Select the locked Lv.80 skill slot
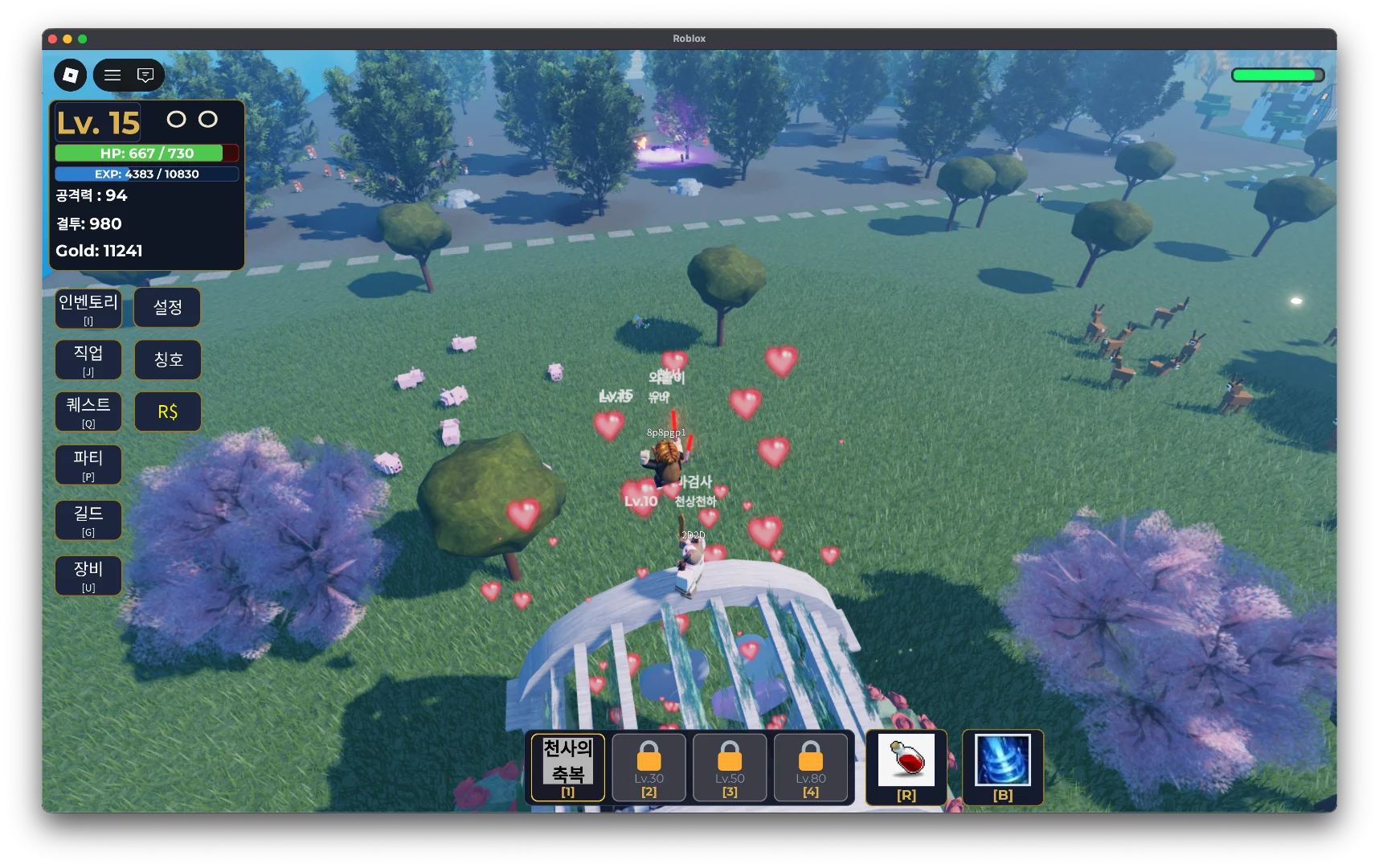Screen dimensions: 1379x868 tap(811, 768)
